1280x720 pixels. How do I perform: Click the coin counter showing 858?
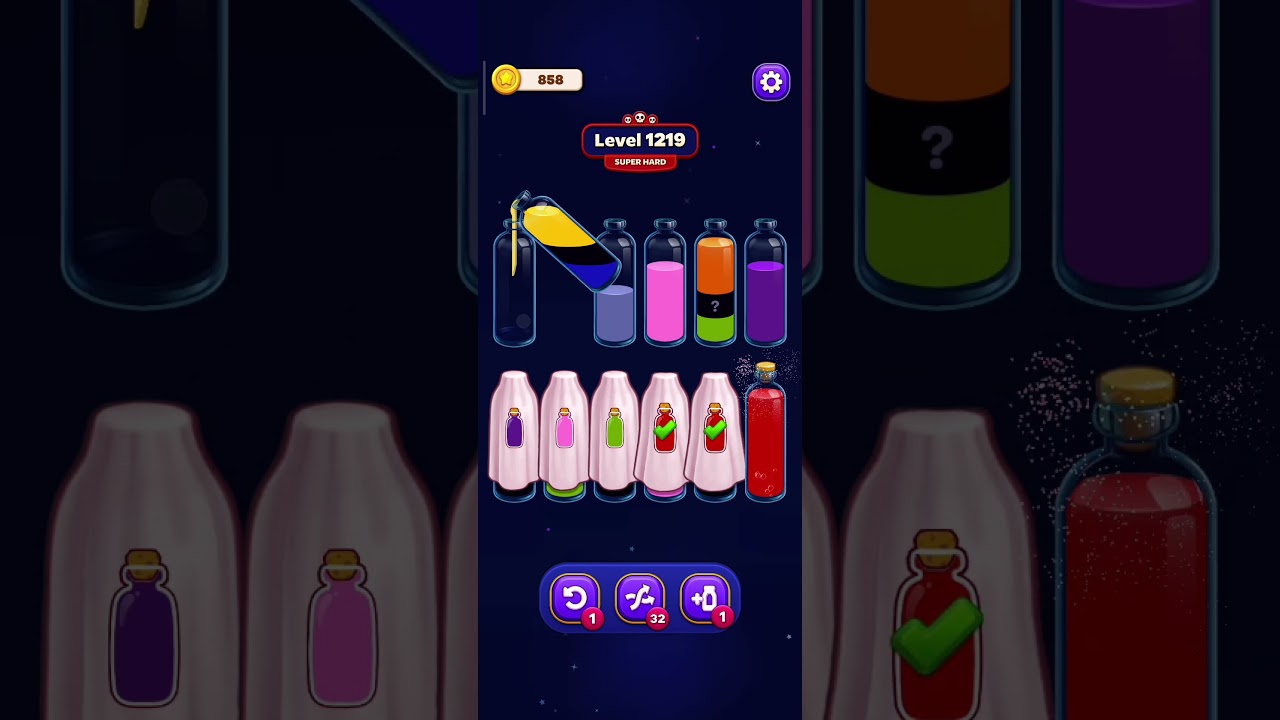(x=548, y=80)
